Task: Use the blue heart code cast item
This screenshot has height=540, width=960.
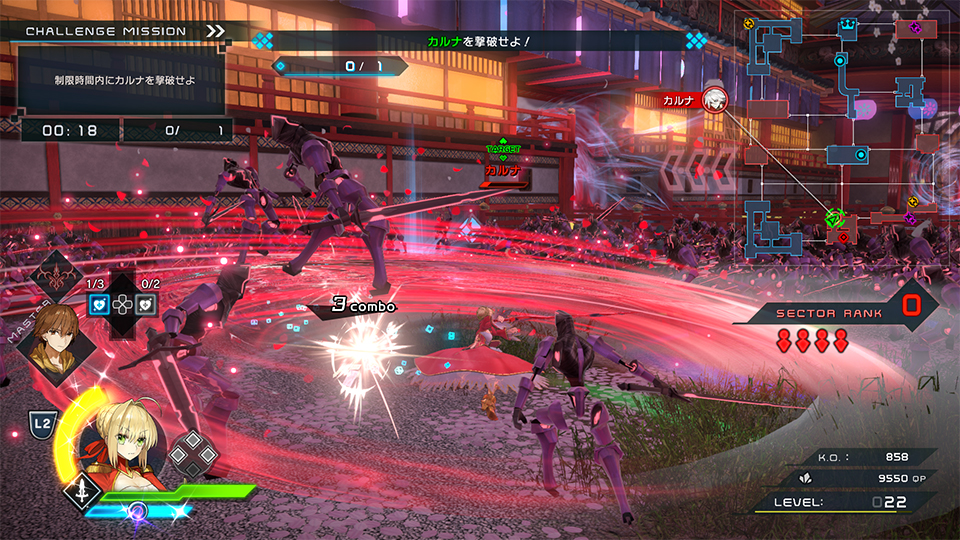Action: tap(100, 304)
